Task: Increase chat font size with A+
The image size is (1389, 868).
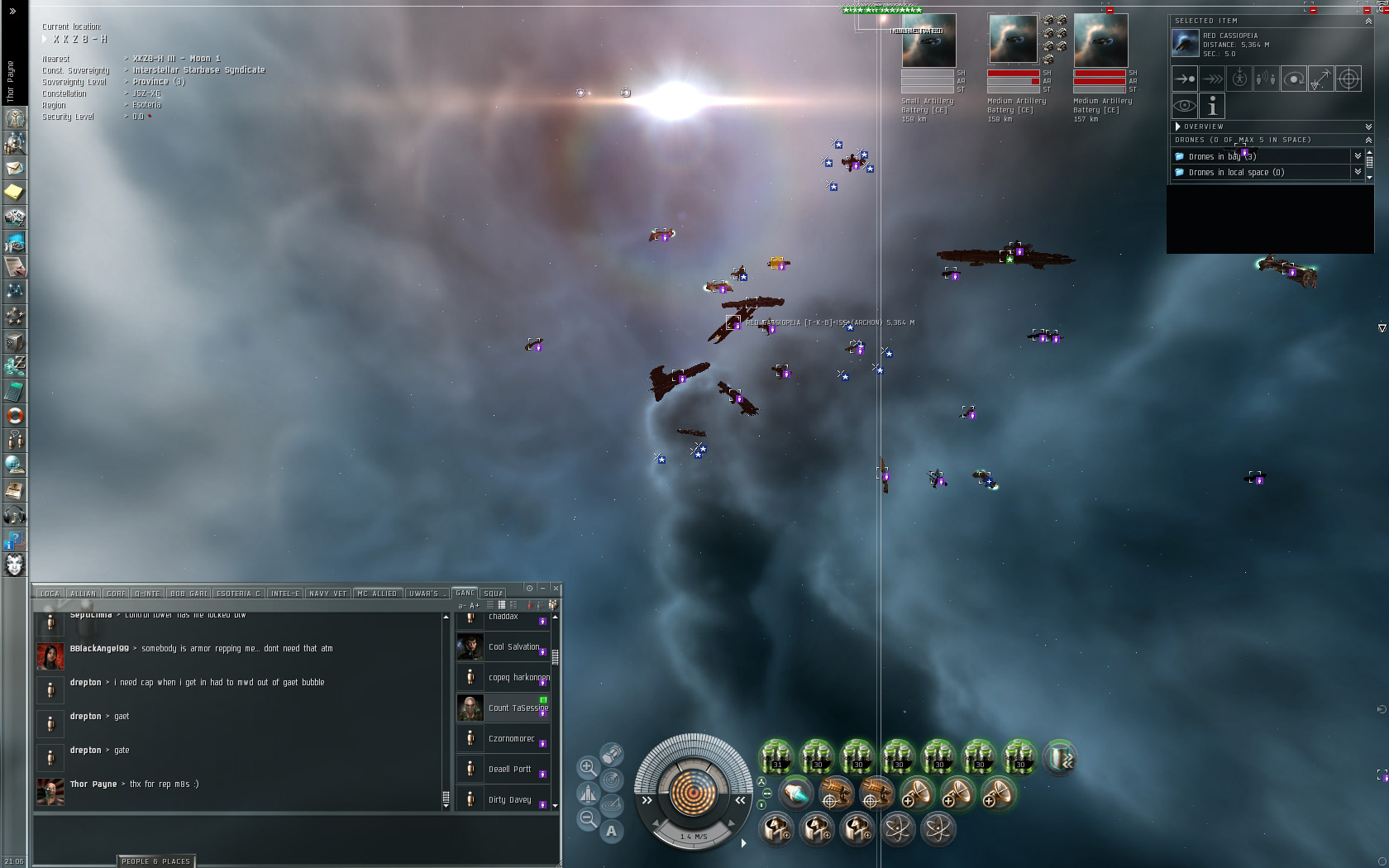Action: coord(475,606)
